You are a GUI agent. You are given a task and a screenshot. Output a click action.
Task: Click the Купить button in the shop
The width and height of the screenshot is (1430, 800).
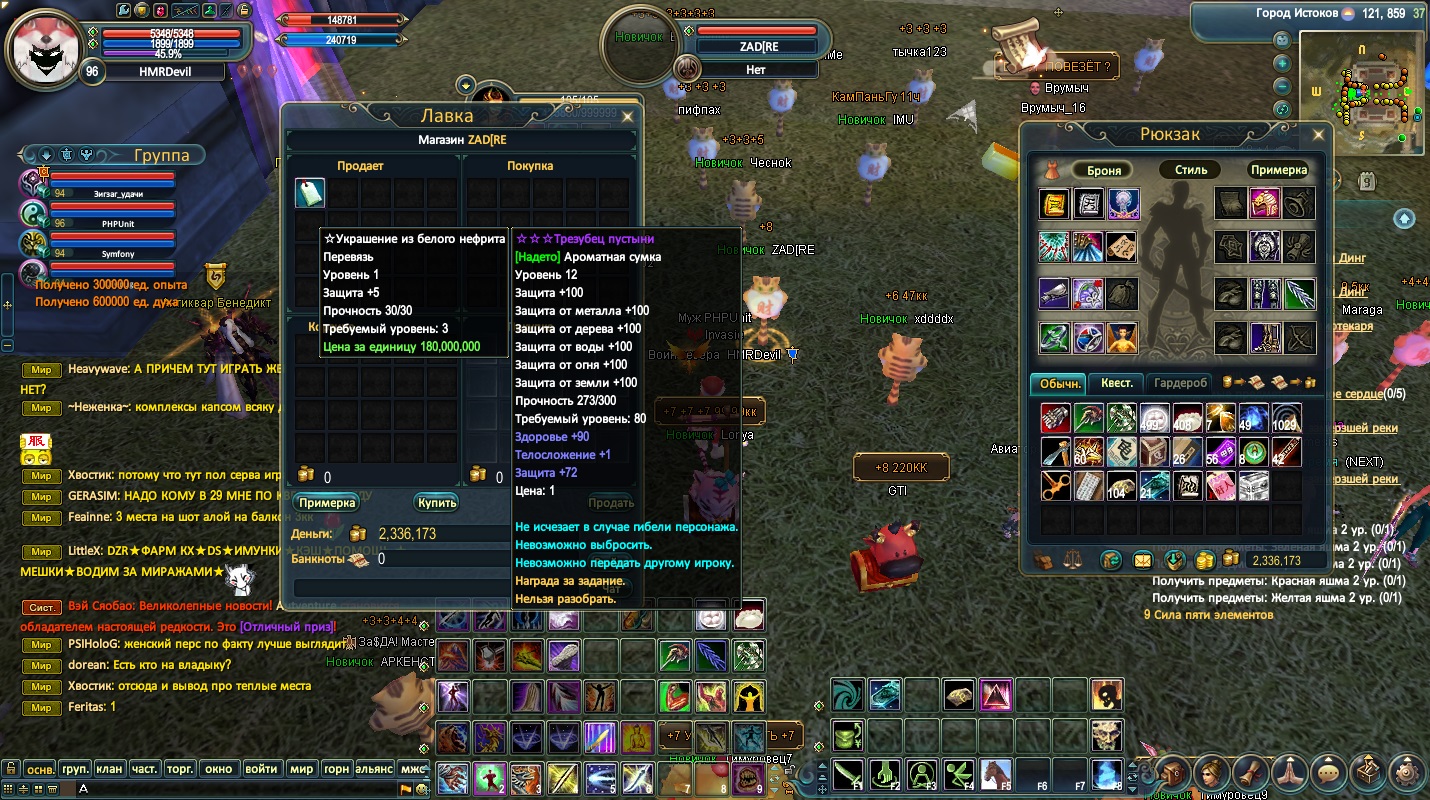[x=437, y=503]
